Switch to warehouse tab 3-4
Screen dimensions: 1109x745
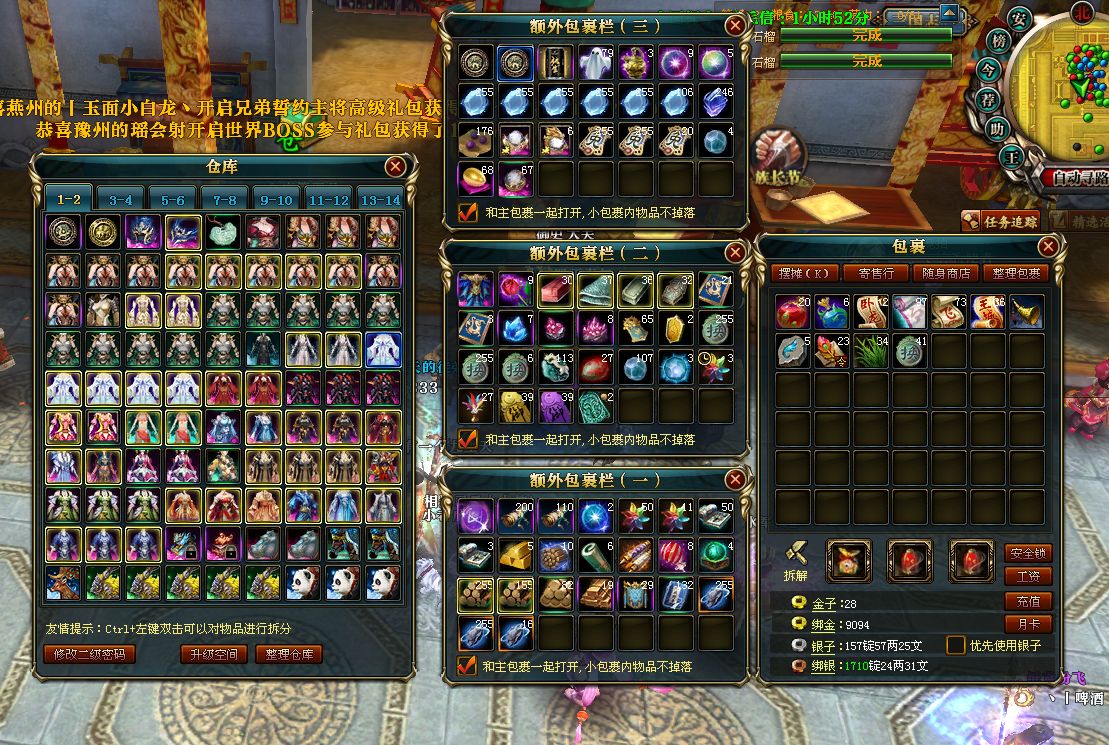click(120, 199)
